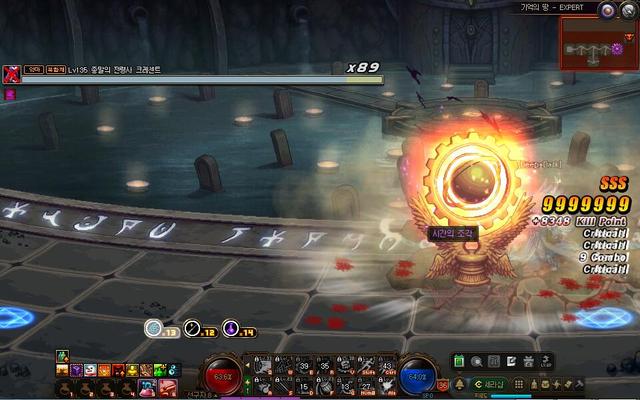Open the dungeon minimap
640x400 pixels.
point(599,43)
